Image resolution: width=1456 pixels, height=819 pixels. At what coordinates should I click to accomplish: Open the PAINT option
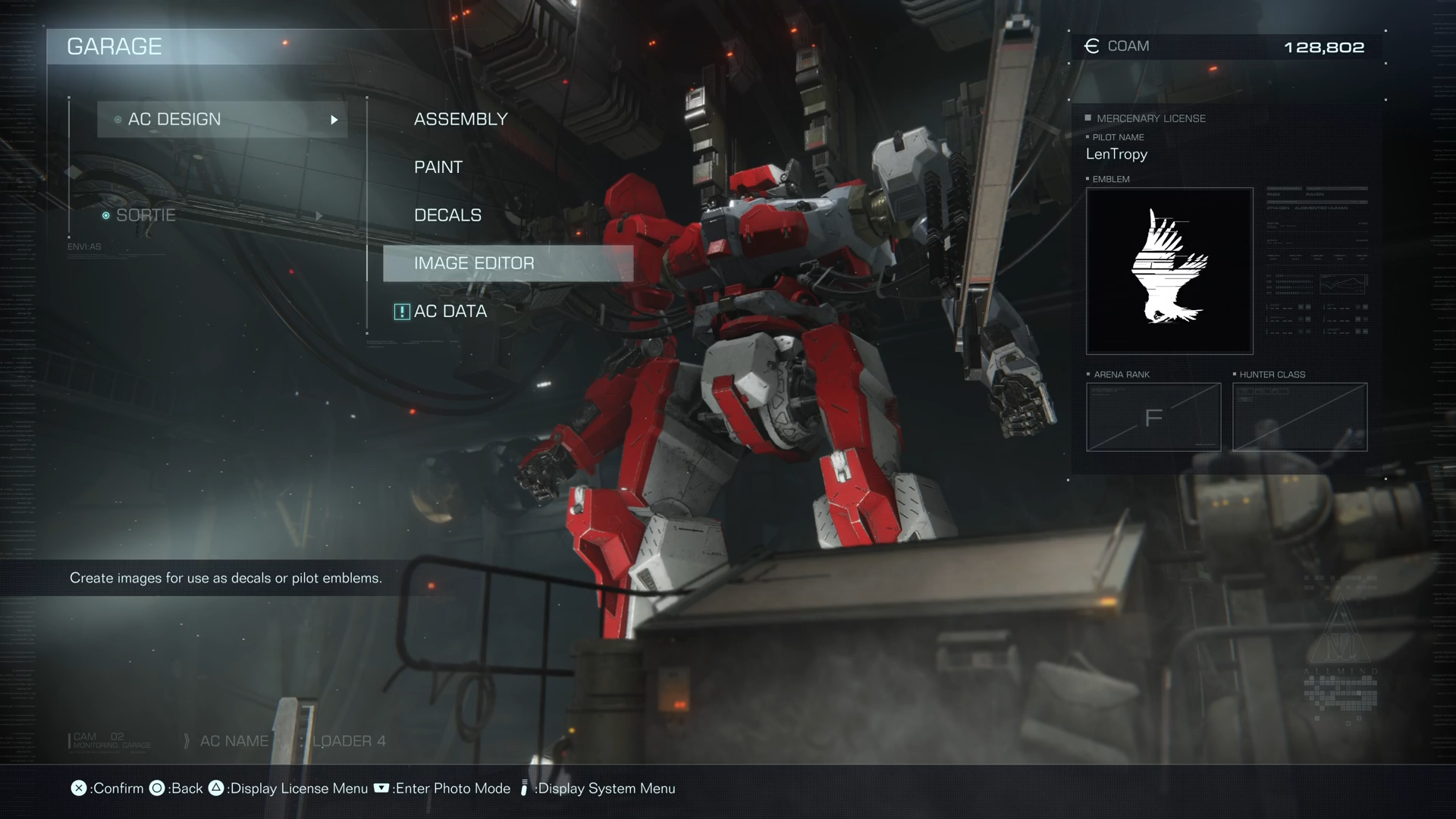438,167
